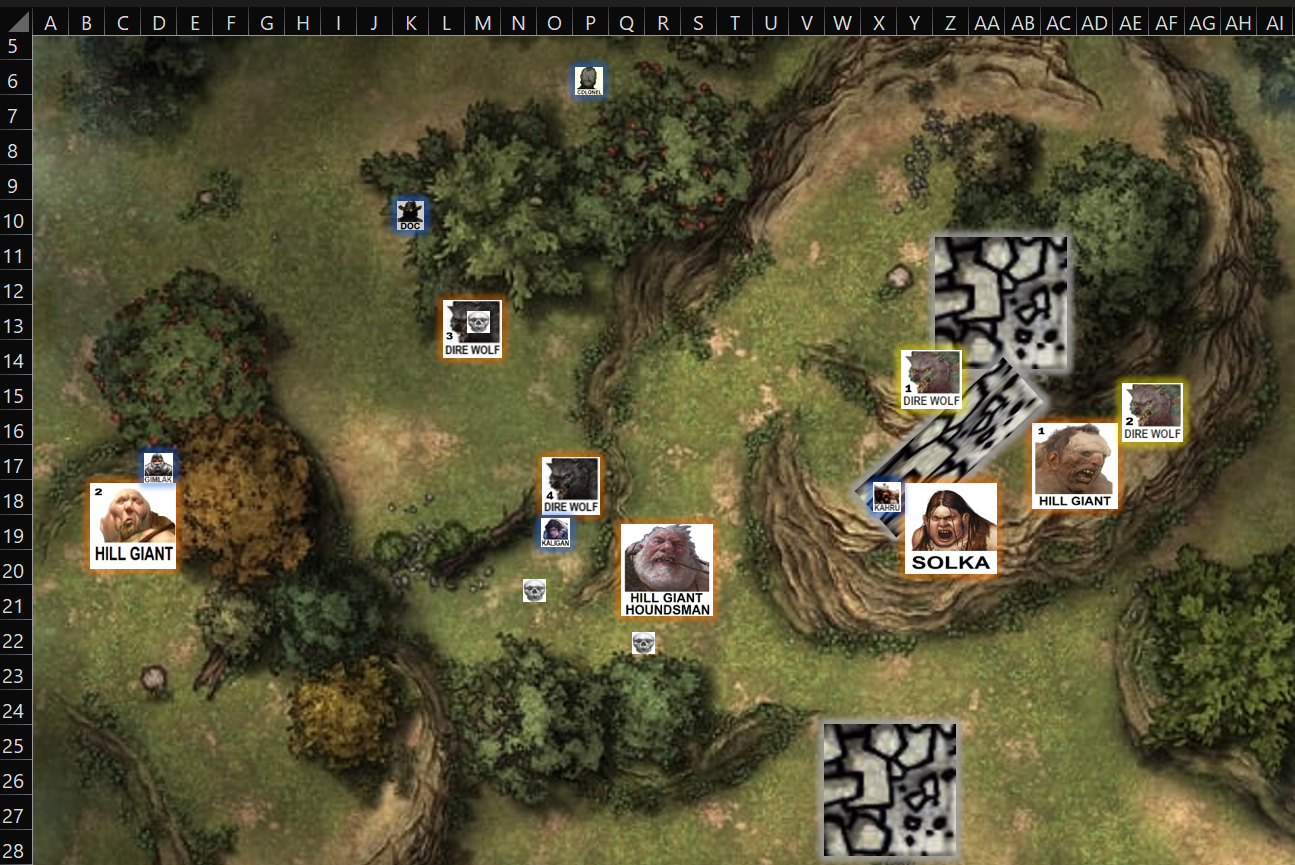The width and height of the screenshot is (1295, 865).
Task: Choose the Solka giant token
Action: (x=950, y=529)
